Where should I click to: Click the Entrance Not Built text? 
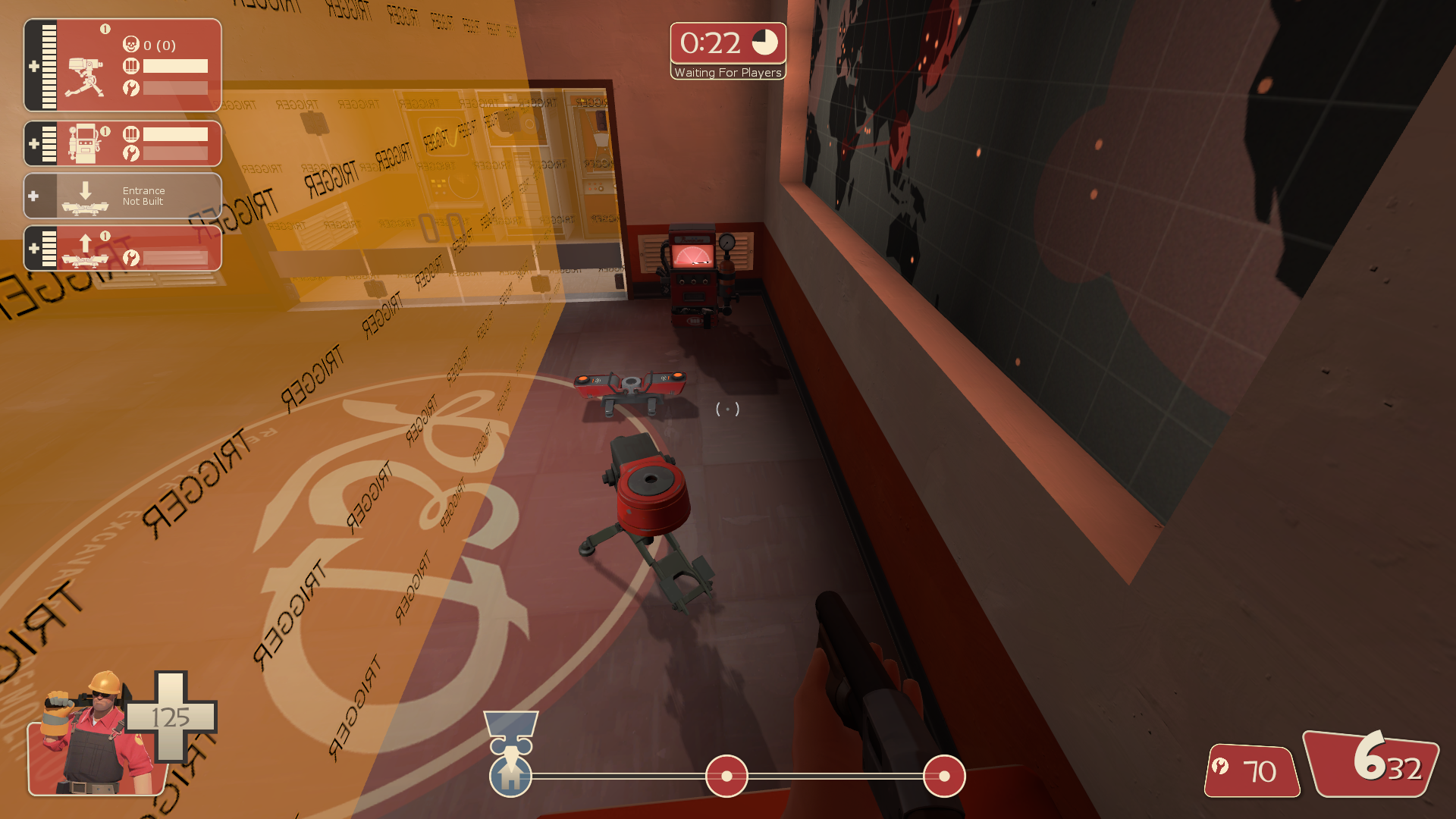[x=144, y=196]
